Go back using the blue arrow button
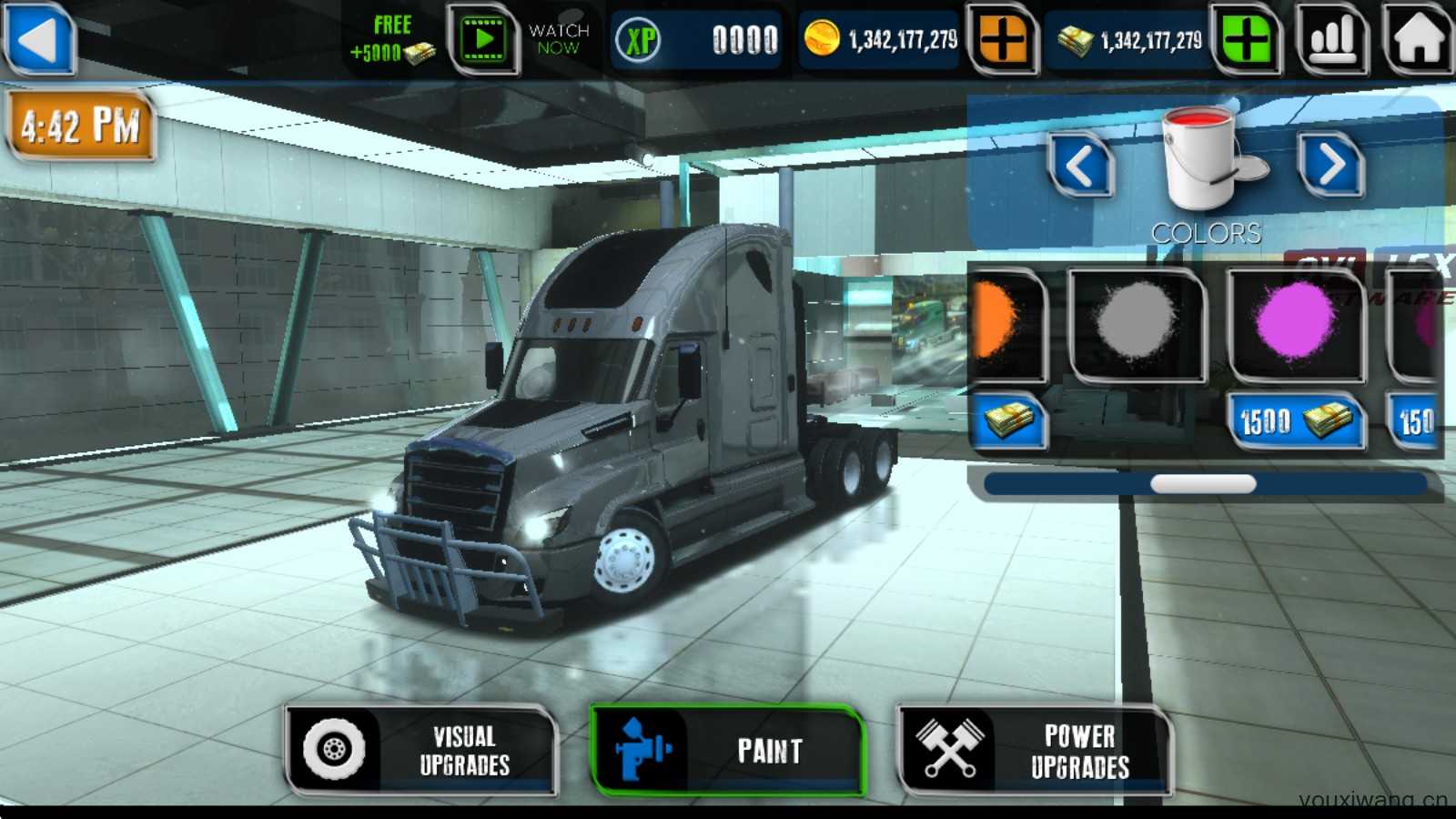The height and width of the screenshot is (819, 1456). pos(39,39)
